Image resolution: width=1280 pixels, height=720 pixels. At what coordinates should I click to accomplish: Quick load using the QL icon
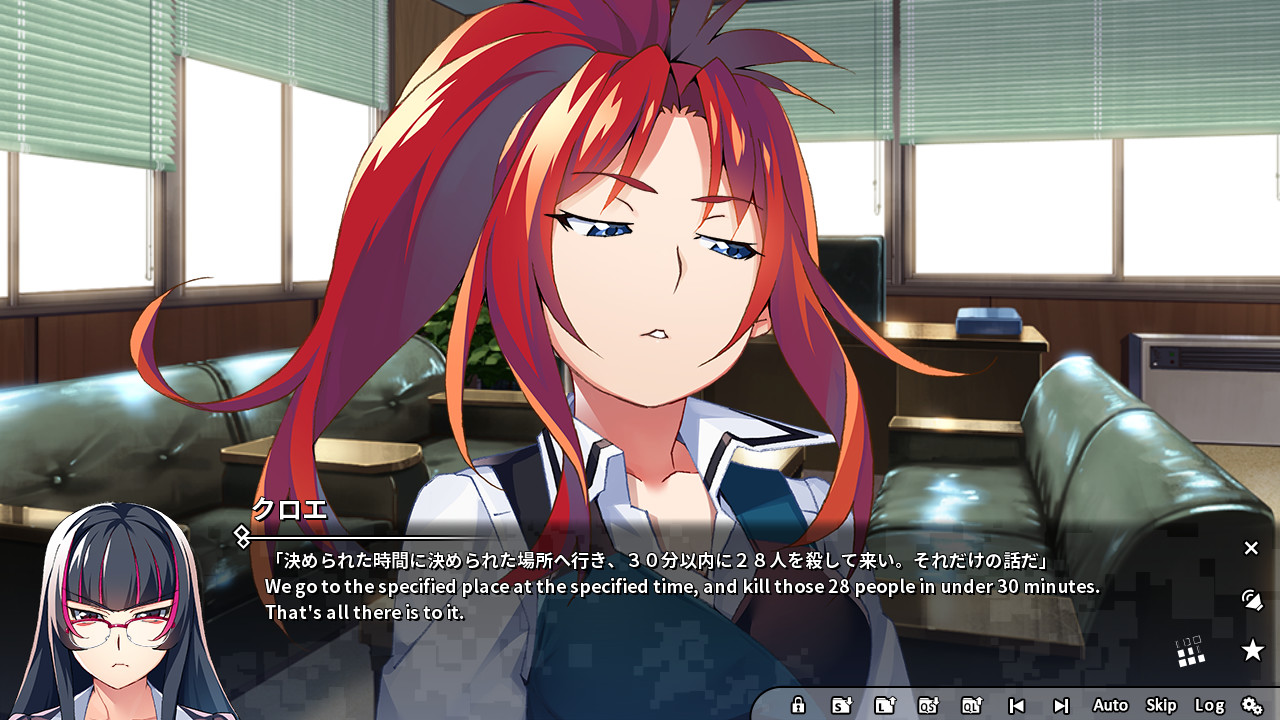tap(971, 704)
